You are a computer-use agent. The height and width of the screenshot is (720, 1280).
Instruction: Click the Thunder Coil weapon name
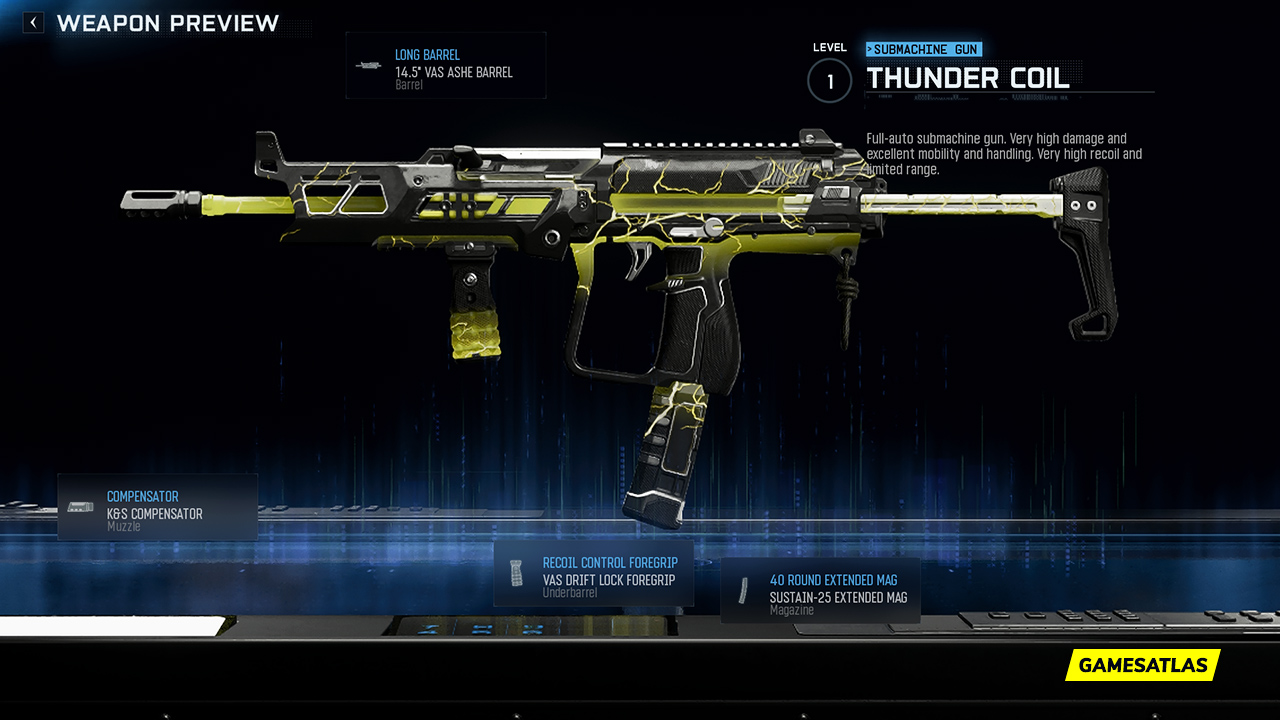pos(968,78)
